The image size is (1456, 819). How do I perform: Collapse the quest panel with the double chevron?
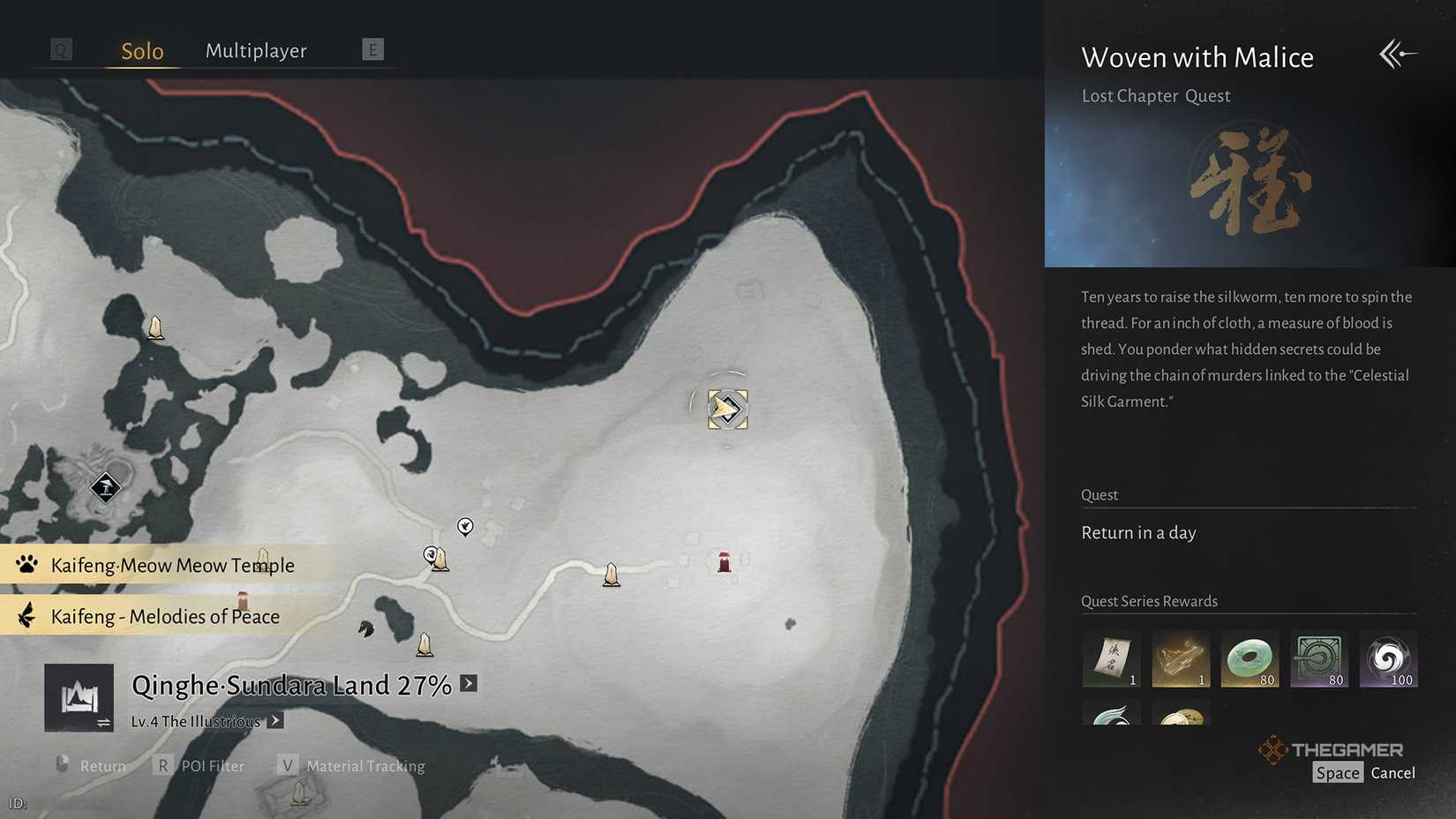click(1397, 54)
